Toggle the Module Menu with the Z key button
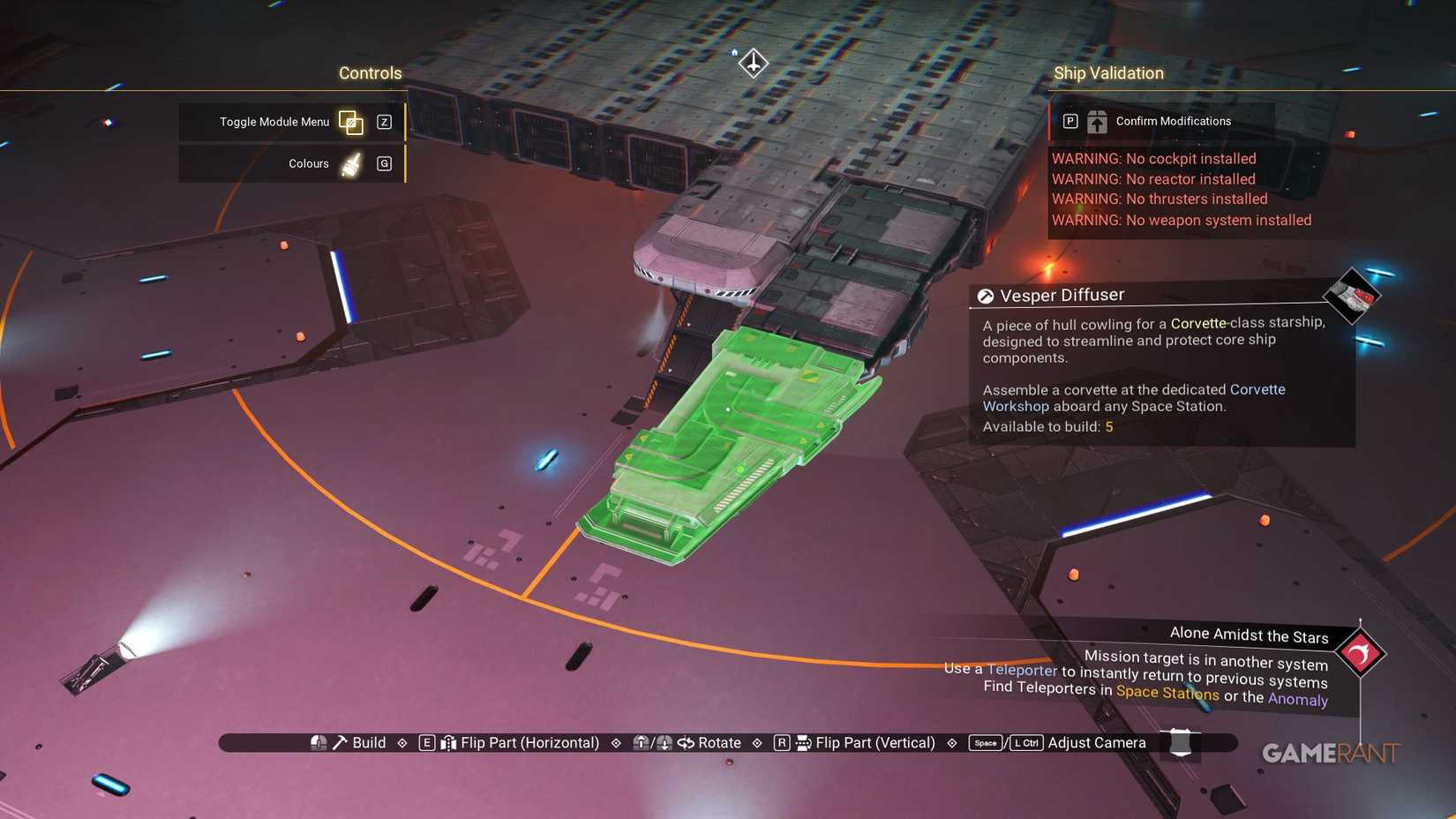 click(x=384, y=122)
